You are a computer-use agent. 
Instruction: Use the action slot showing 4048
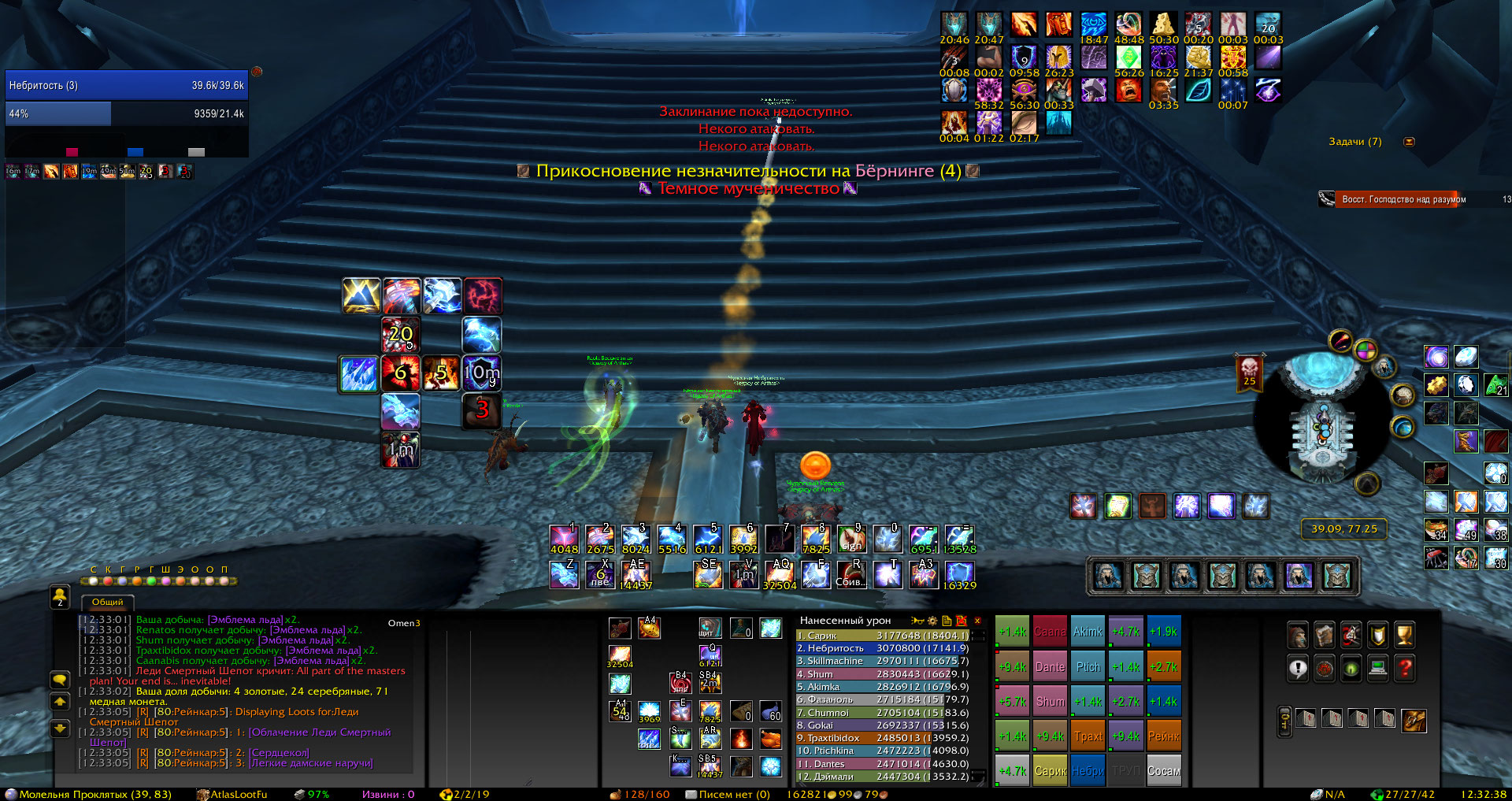[x=564, y=540]
